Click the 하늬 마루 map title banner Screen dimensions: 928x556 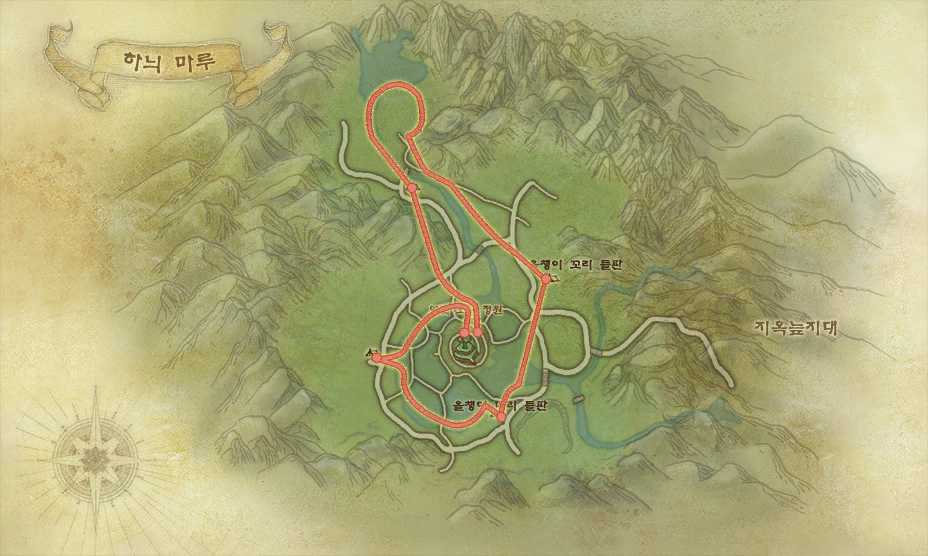tap(160, 61)
